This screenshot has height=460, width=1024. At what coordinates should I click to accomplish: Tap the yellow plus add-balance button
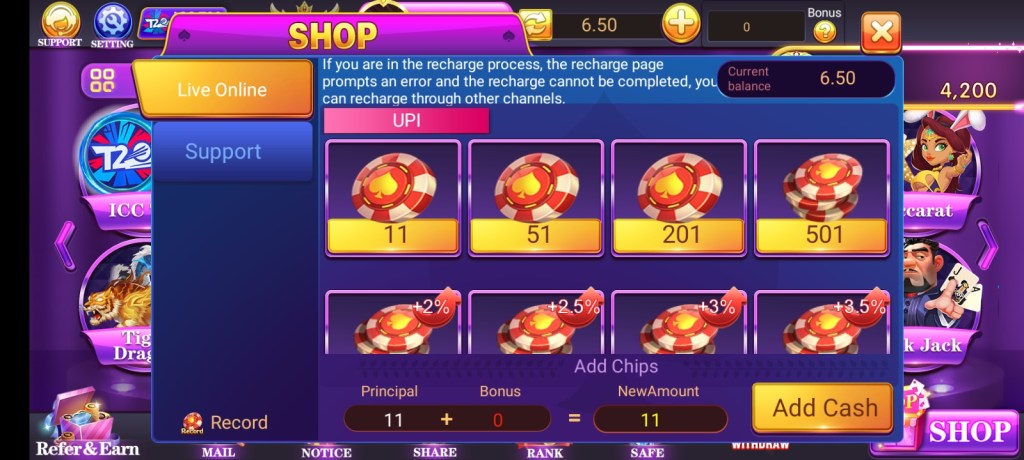[681, 24]
